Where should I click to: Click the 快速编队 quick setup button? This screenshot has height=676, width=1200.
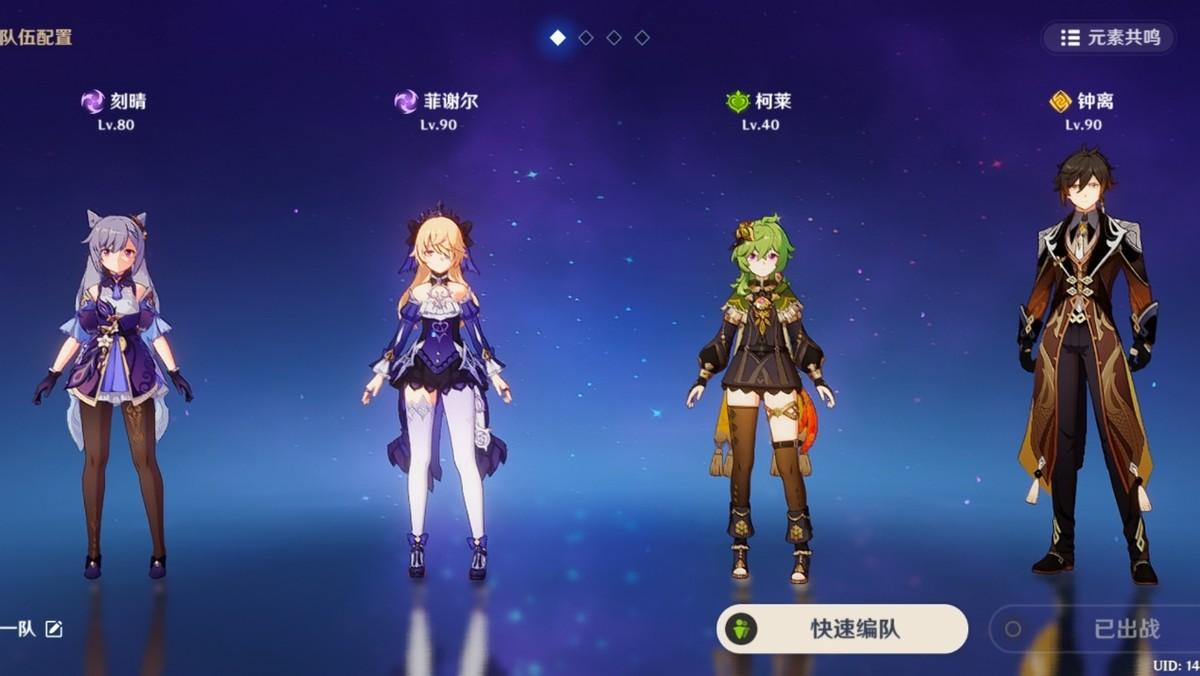(x=842, y=629)
